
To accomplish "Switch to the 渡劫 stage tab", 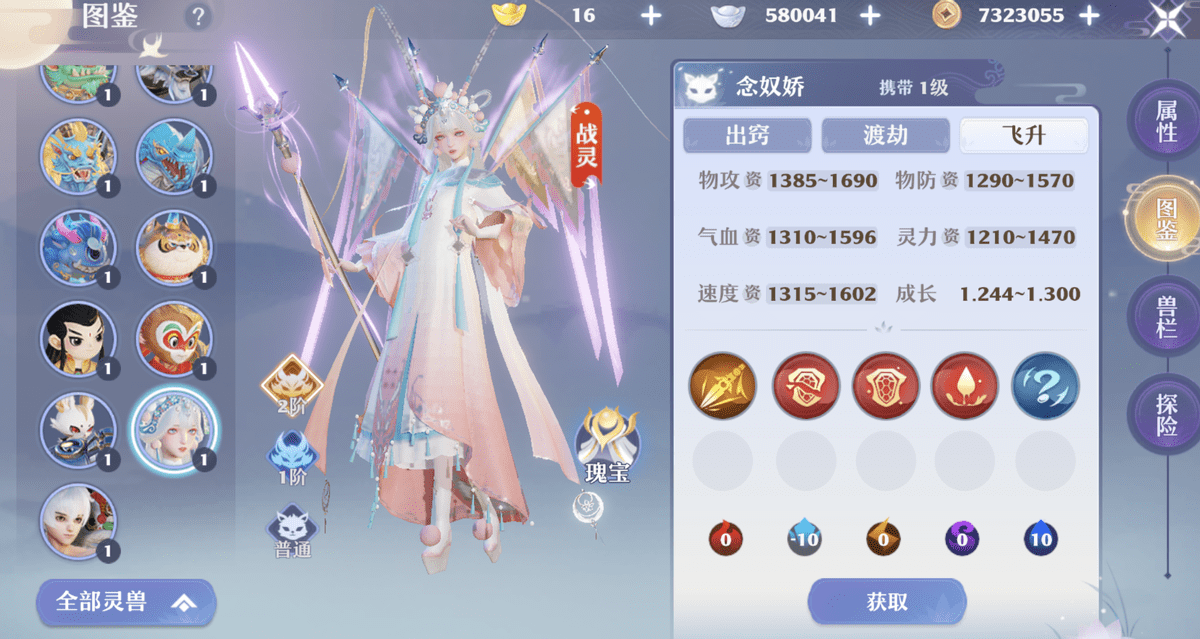I will point(885,135).
